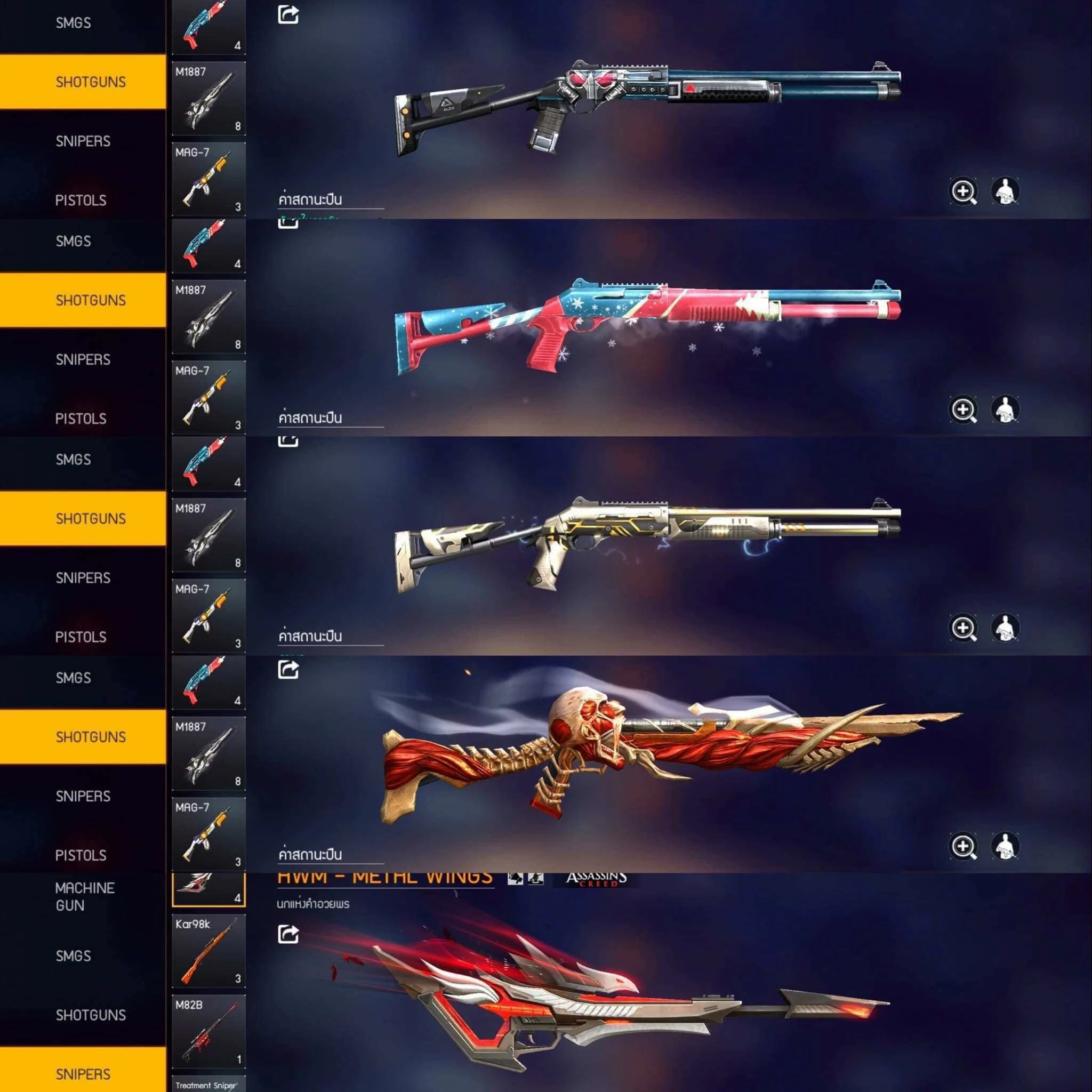Image resolution: width=1092 pixels, height=1092 pixels.
Task: Open the MACHINE GUN category tab
Action: (85, 896)
